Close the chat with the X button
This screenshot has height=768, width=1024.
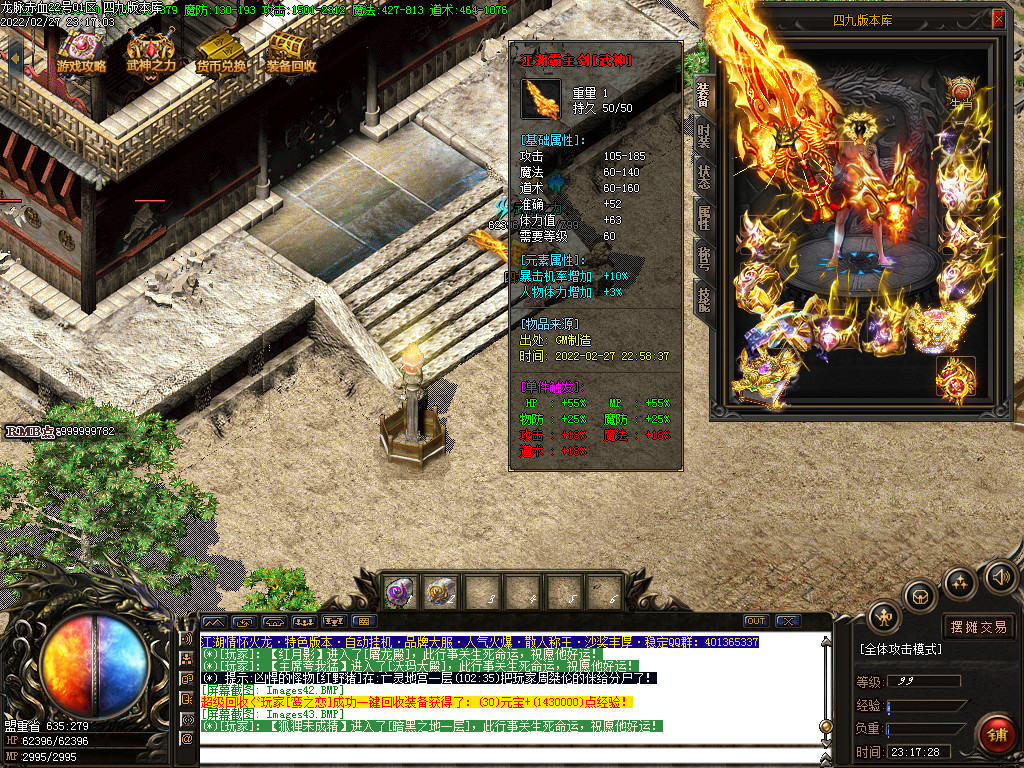point(787,621)
